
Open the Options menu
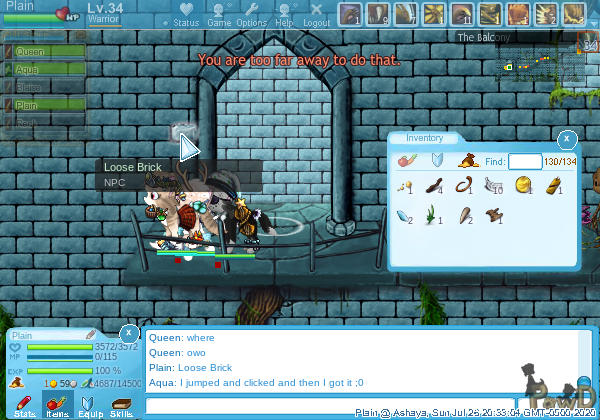click(x=251, y=15)
